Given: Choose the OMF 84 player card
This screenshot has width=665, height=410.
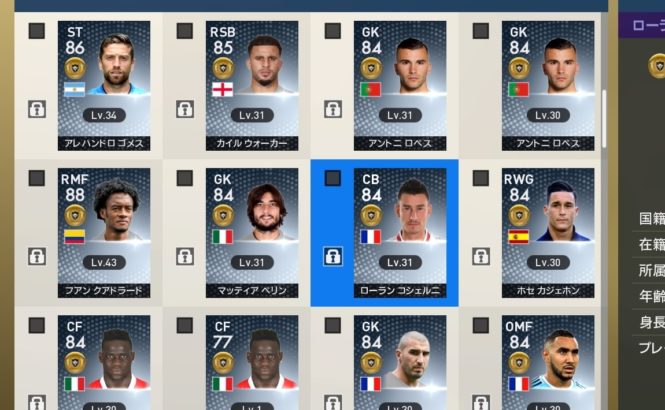Looking at the screenshot, I should [x=547, y=362].
